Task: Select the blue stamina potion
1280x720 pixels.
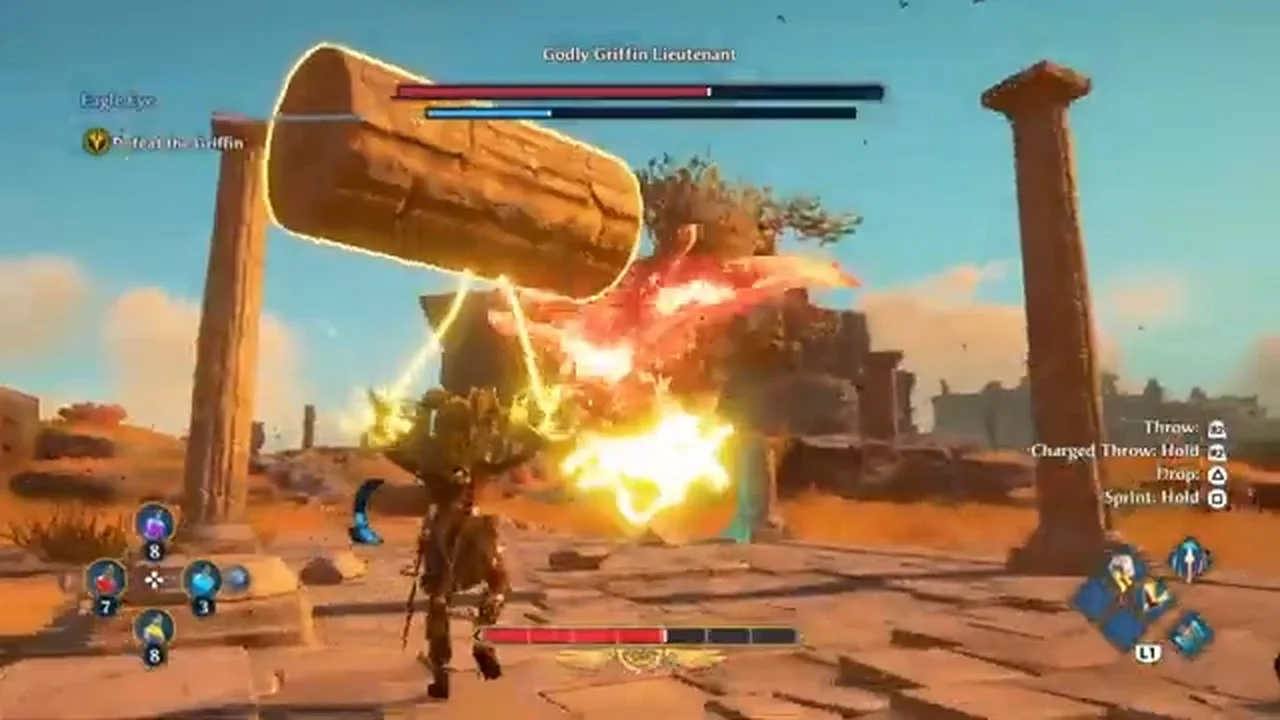Action: pos(202,578)
